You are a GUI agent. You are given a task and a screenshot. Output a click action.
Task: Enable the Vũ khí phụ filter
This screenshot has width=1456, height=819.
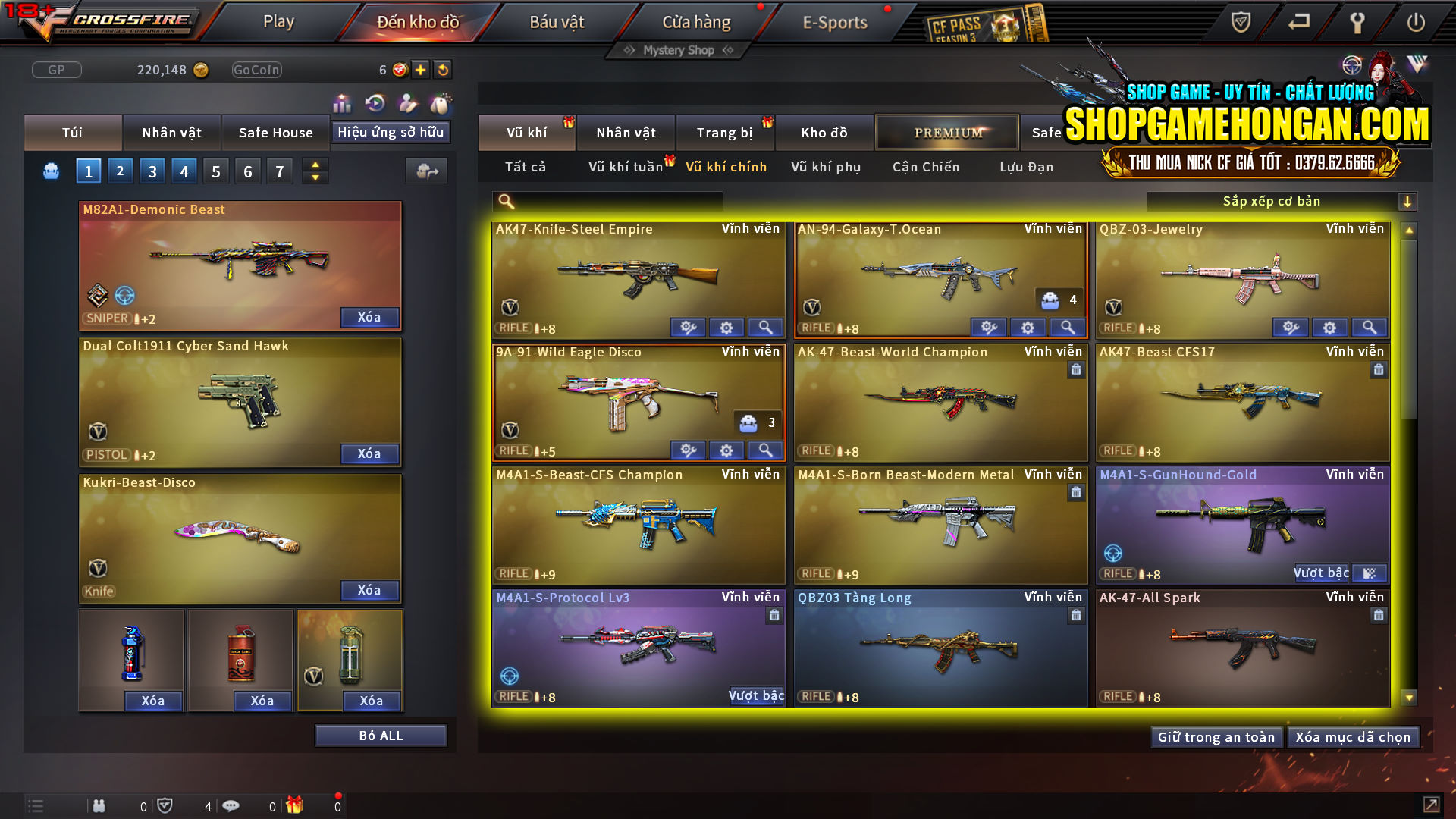point(825,167)
